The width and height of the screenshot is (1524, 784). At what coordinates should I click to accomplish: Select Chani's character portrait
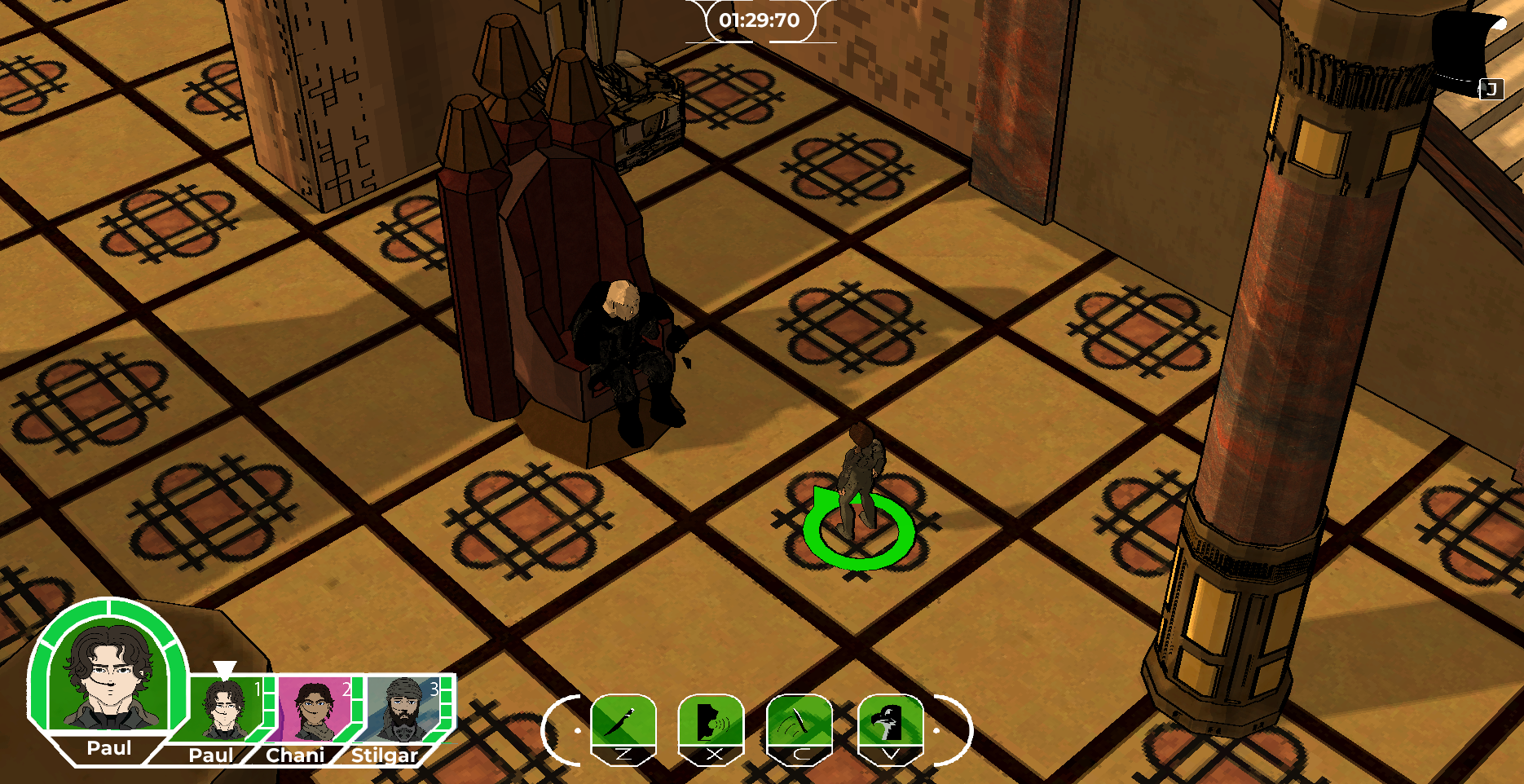point(314,709)
